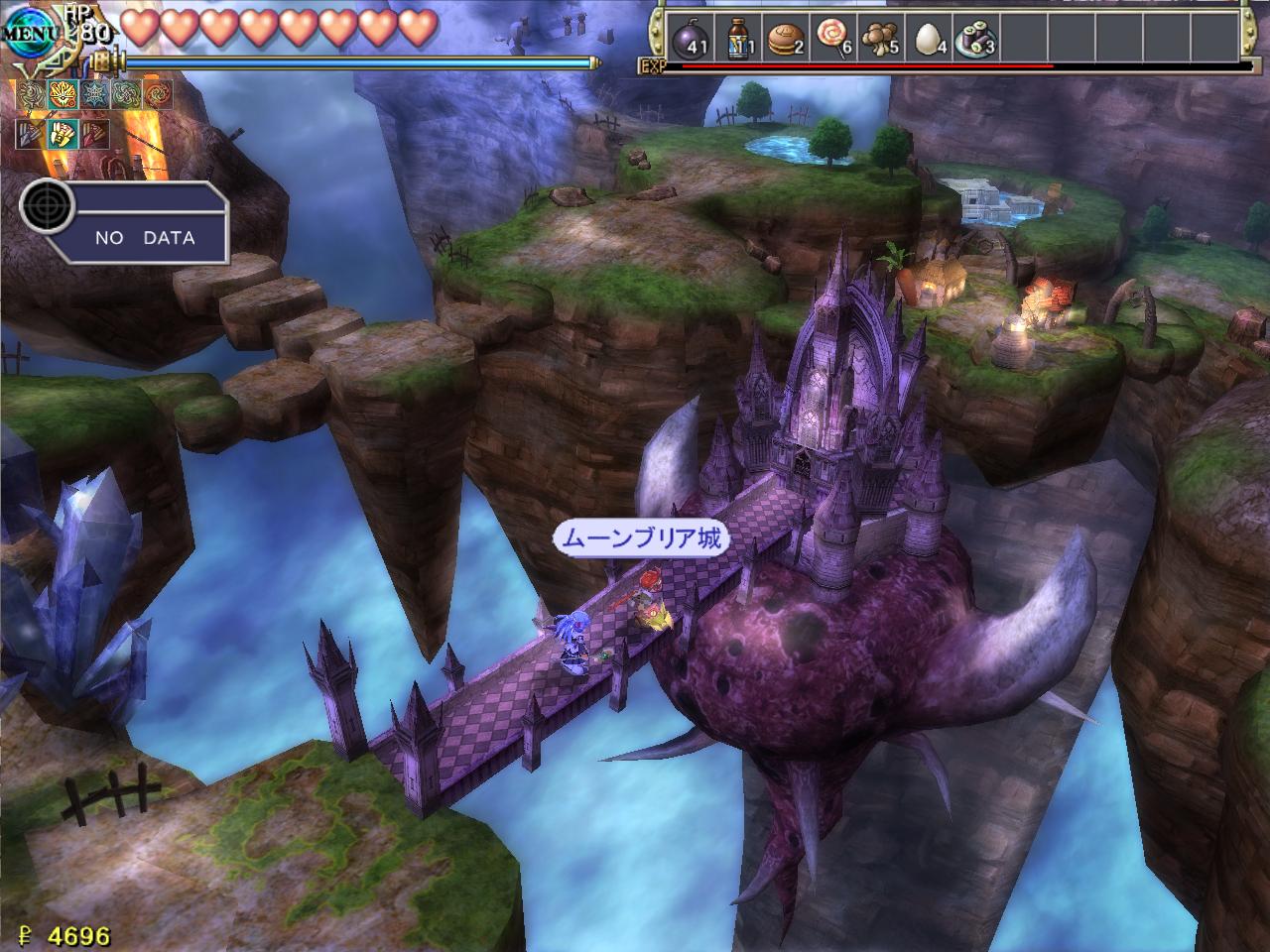Select the highlighted yellow claw skill
Viewport: 1270px width, 952px height.
click(x=63, y=133)
